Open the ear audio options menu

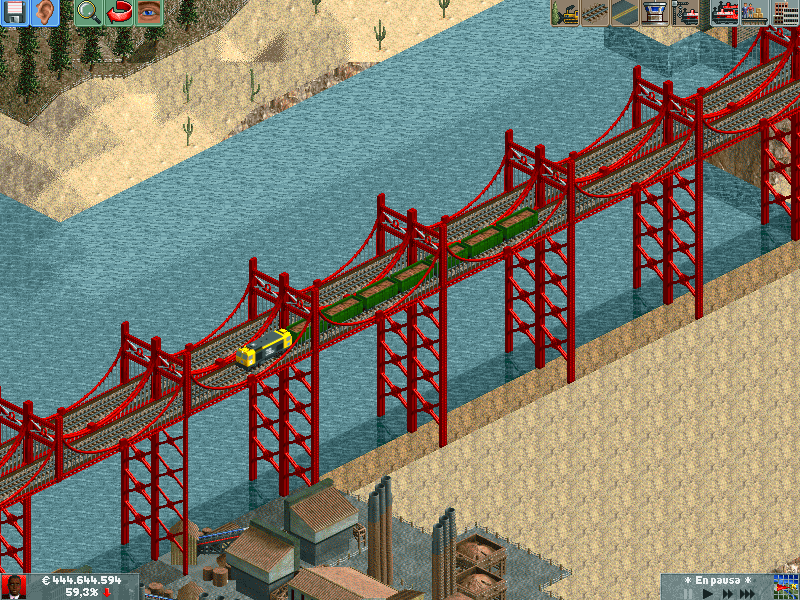coord(45,13)
